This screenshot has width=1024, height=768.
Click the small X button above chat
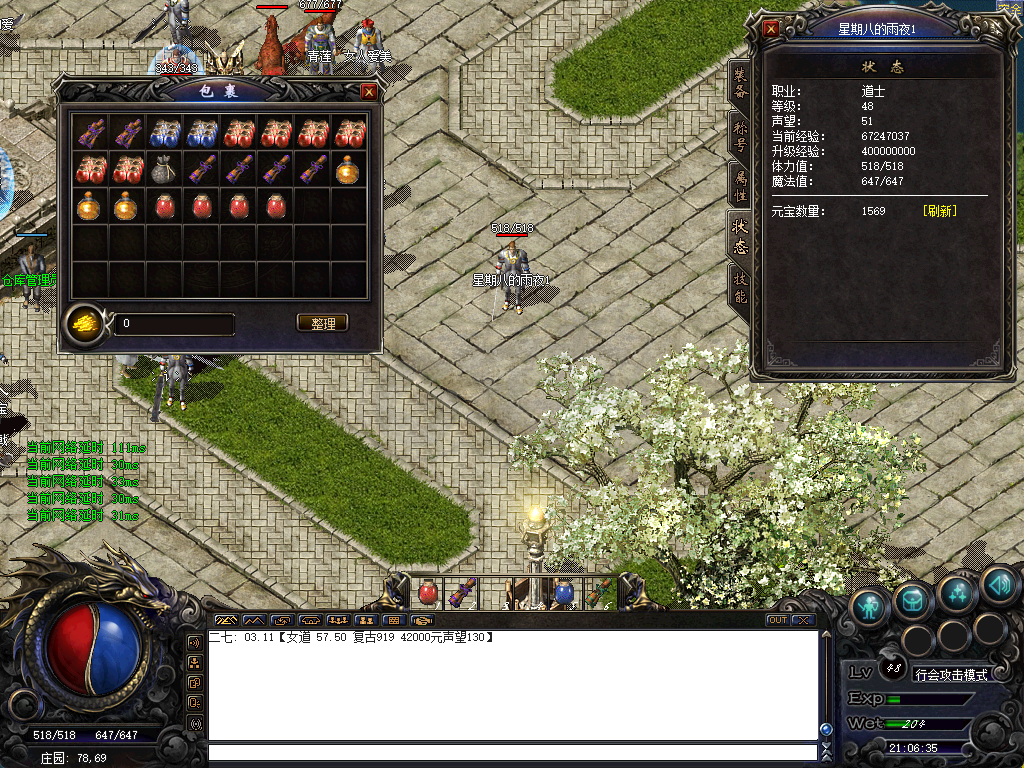(803, 620)
